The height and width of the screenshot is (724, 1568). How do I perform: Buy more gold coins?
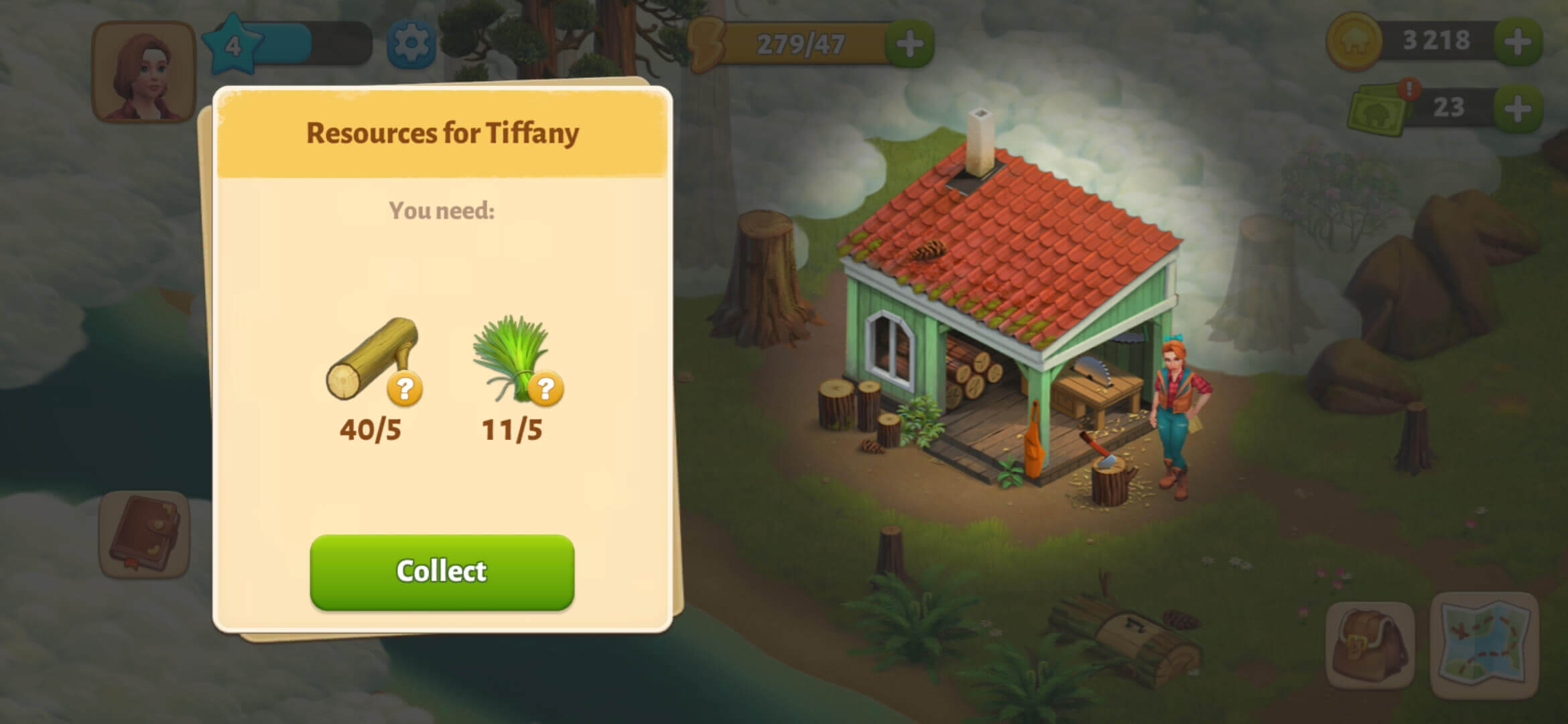tap(1517, 42)
